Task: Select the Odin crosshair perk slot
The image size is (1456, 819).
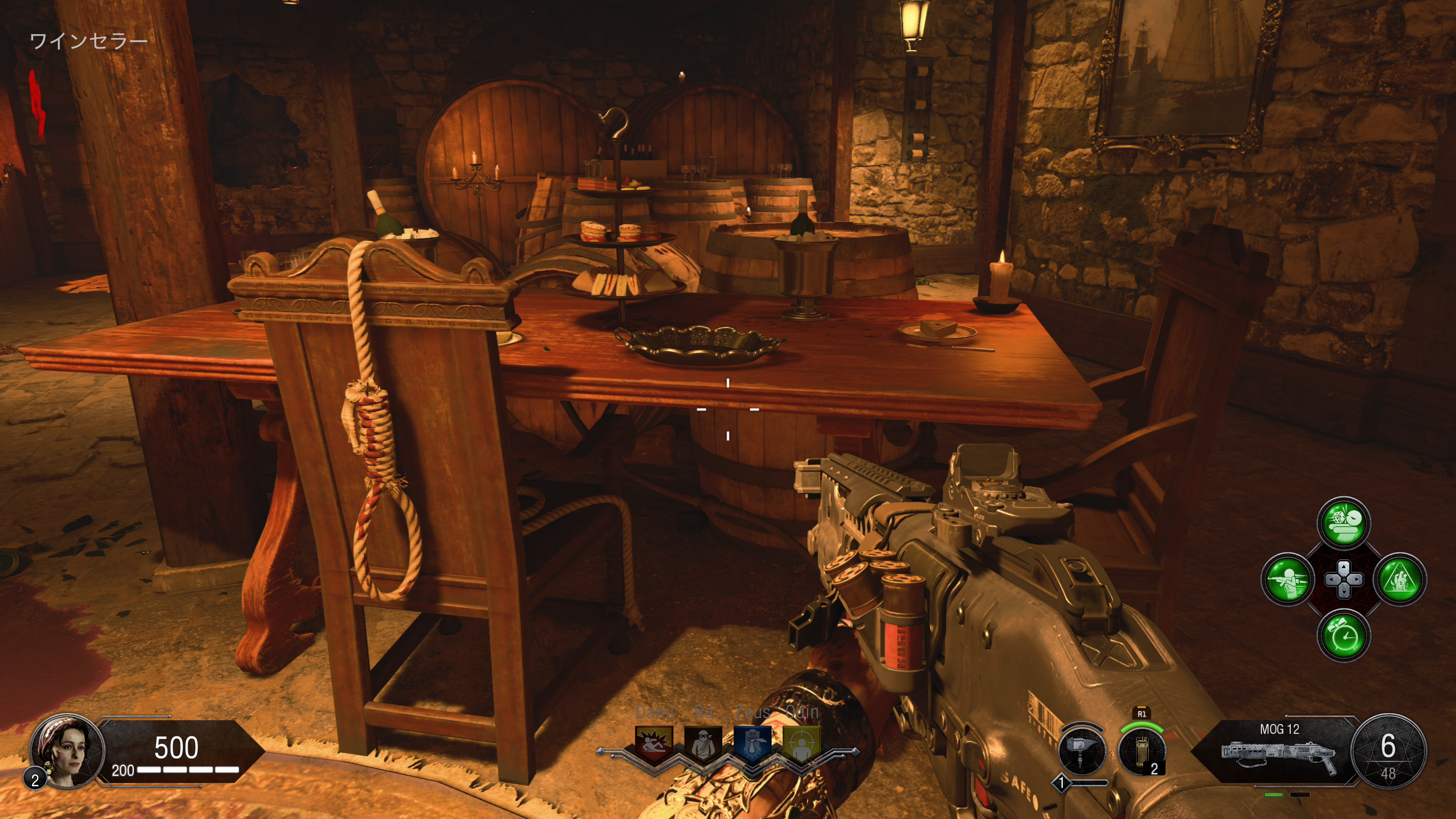Action: [x=802, y=743]
